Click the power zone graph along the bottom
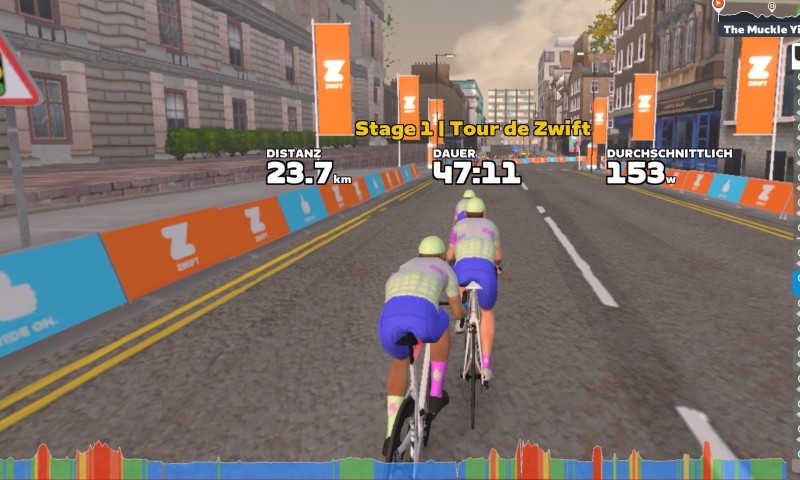800x480 pixels. click(400, 463)
